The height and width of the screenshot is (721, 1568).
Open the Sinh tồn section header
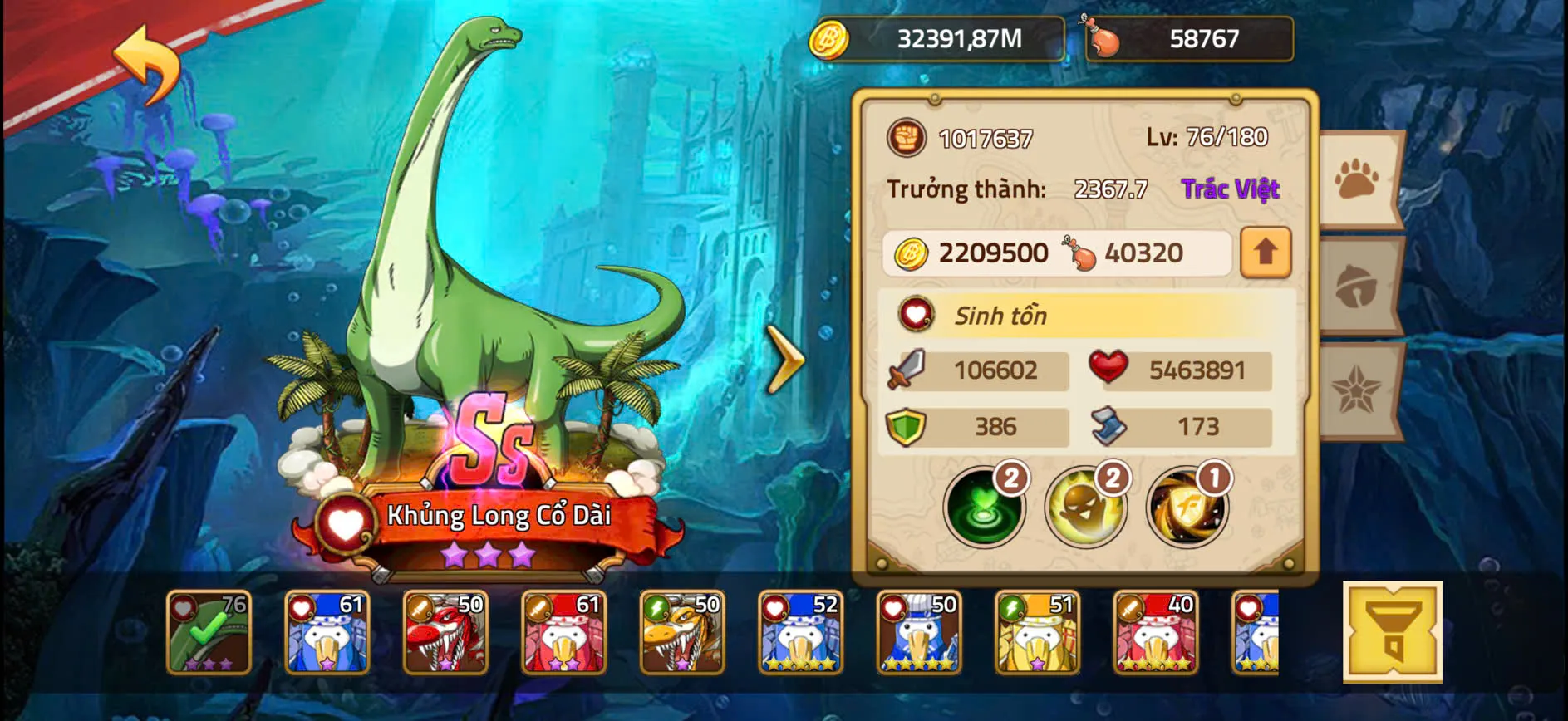click(x=997, y=316)
